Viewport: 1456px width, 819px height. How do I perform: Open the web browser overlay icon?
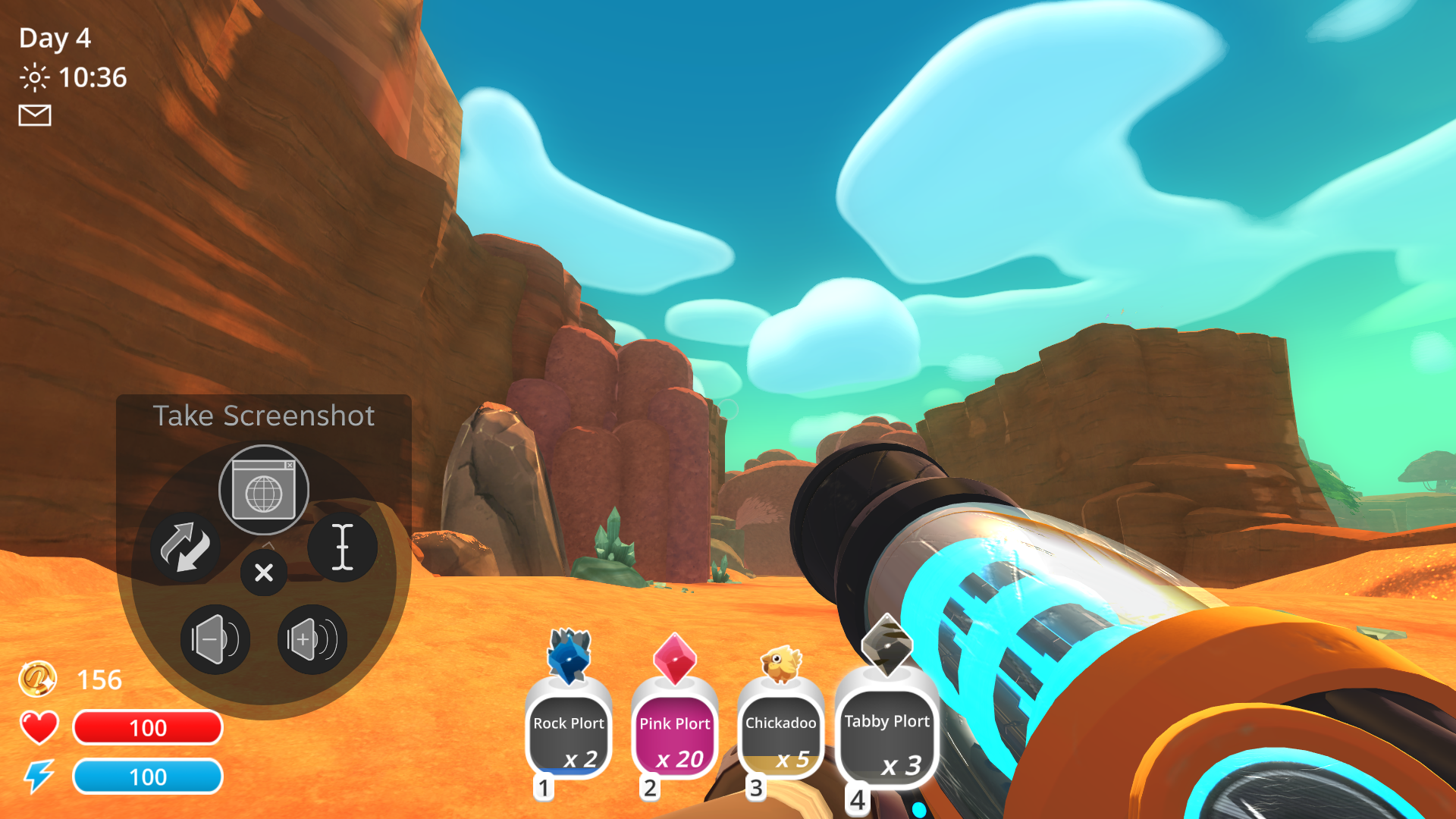coord(263,489)
